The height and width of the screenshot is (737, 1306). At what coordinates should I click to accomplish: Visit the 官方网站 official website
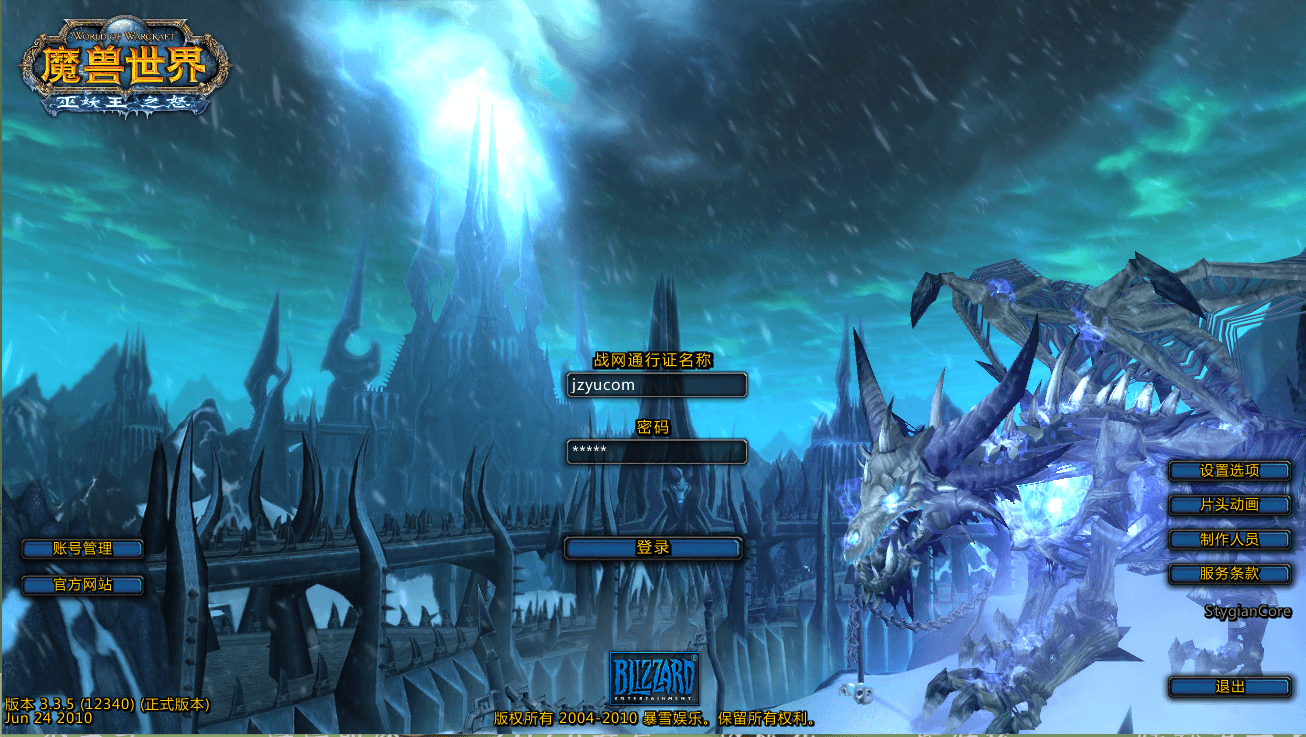click(x=82, y=584)
